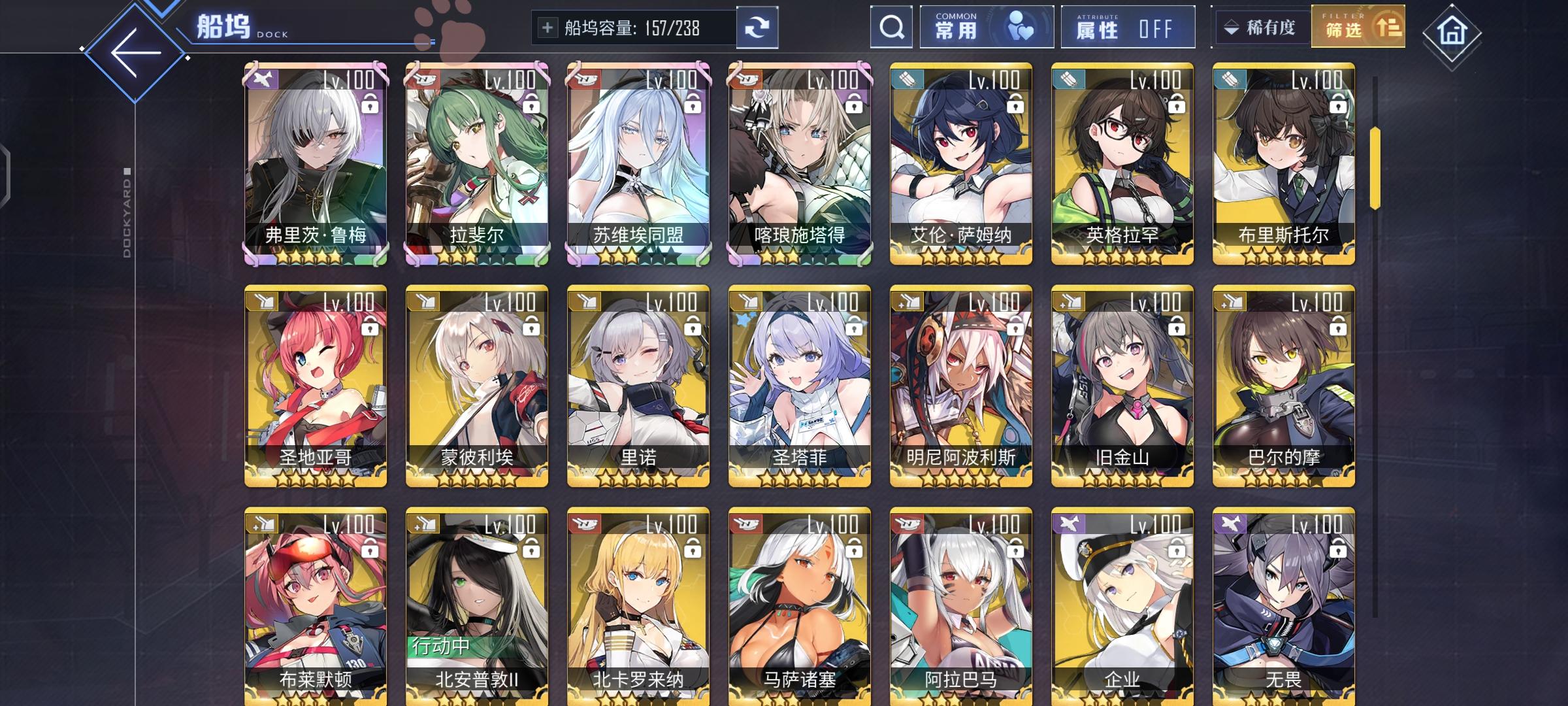The image size is (1568, 706).
Task: Toggle the lock on 圣塔菲's card
Action: (853, 326)
